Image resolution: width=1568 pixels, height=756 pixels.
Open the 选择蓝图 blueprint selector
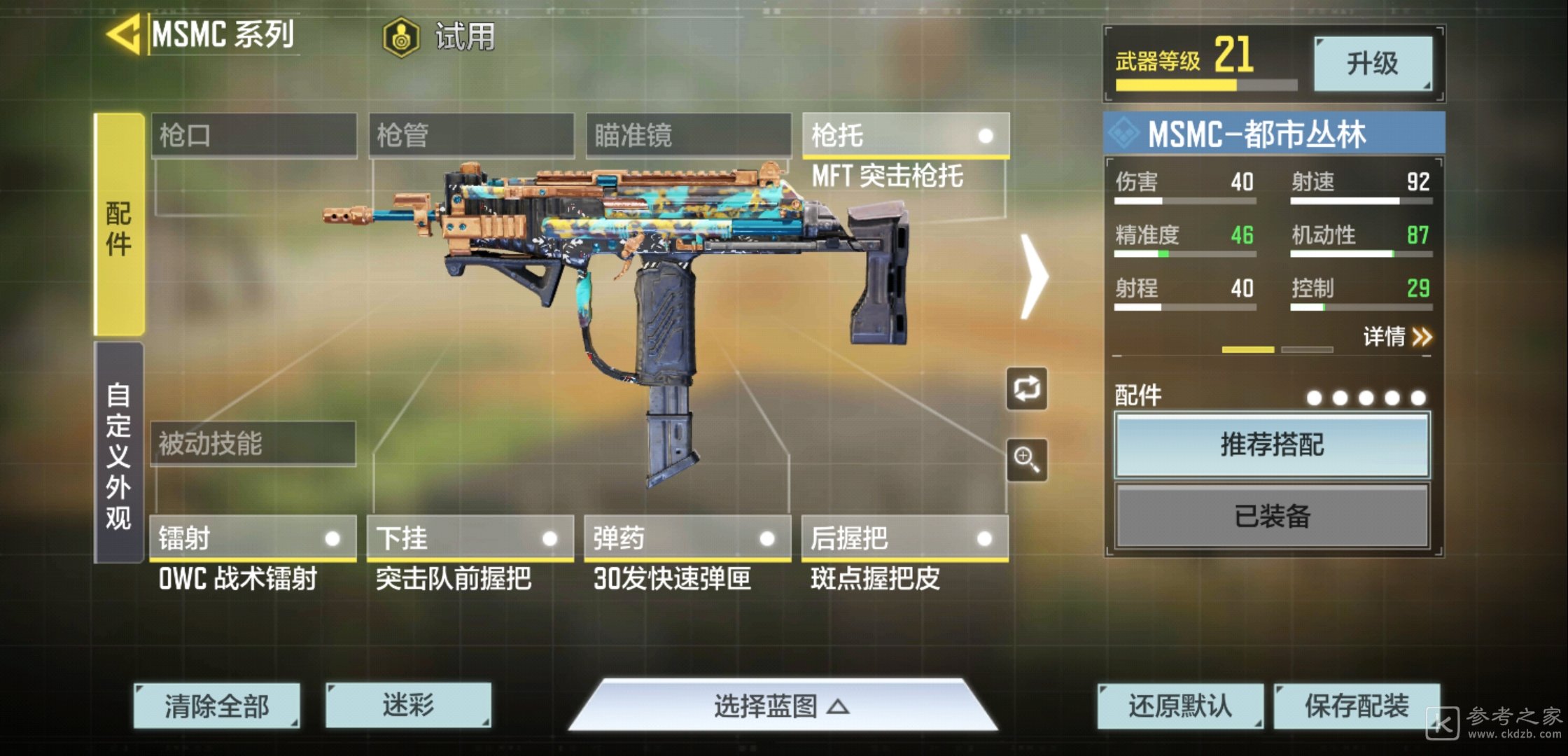pos(782,706)
